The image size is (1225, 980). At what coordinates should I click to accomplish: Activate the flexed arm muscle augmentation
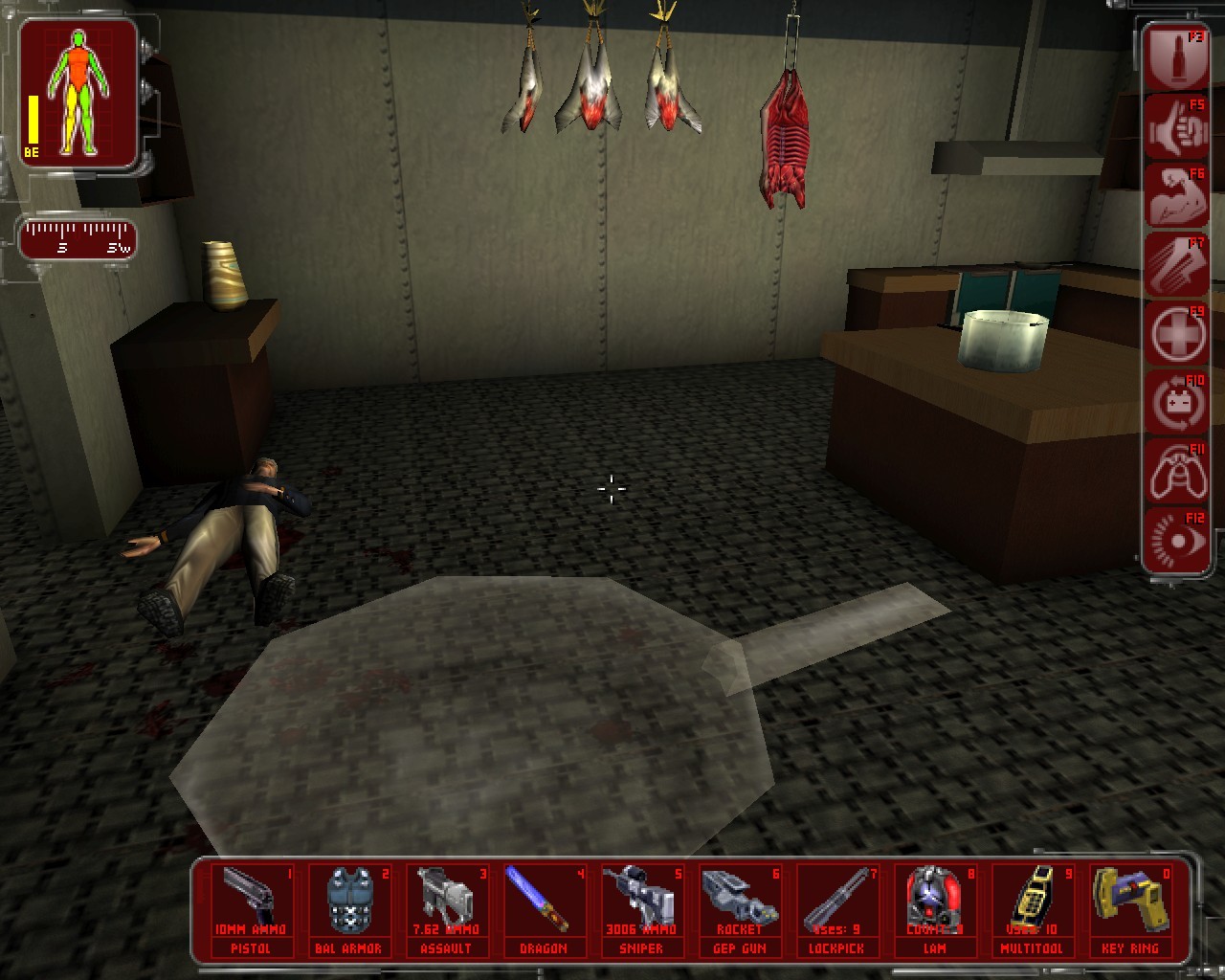[1176, 197]
